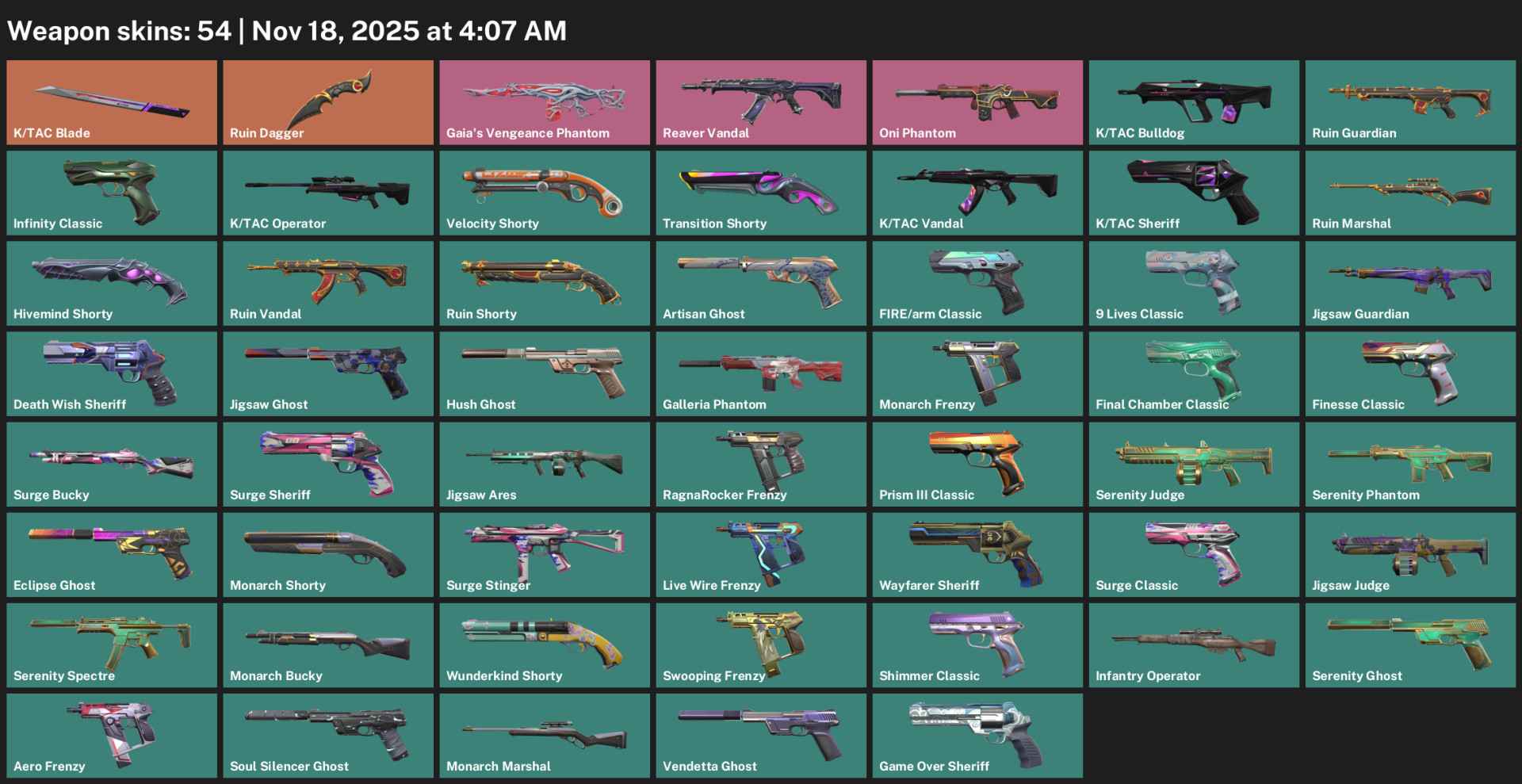This screenshot has width=1522, height=784.
Task: Open the Oni Phantom skin
Action: [977, 101]
